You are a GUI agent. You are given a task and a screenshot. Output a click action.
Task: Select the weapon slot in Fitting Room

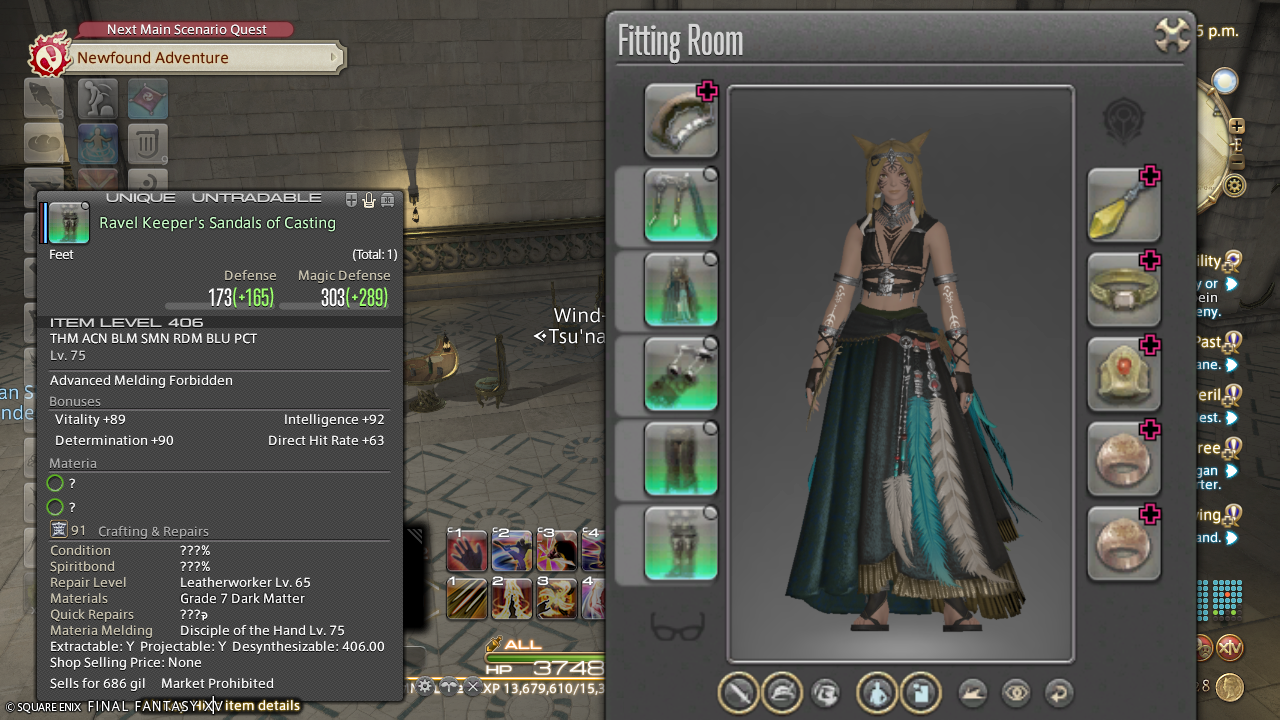(681, 121)
